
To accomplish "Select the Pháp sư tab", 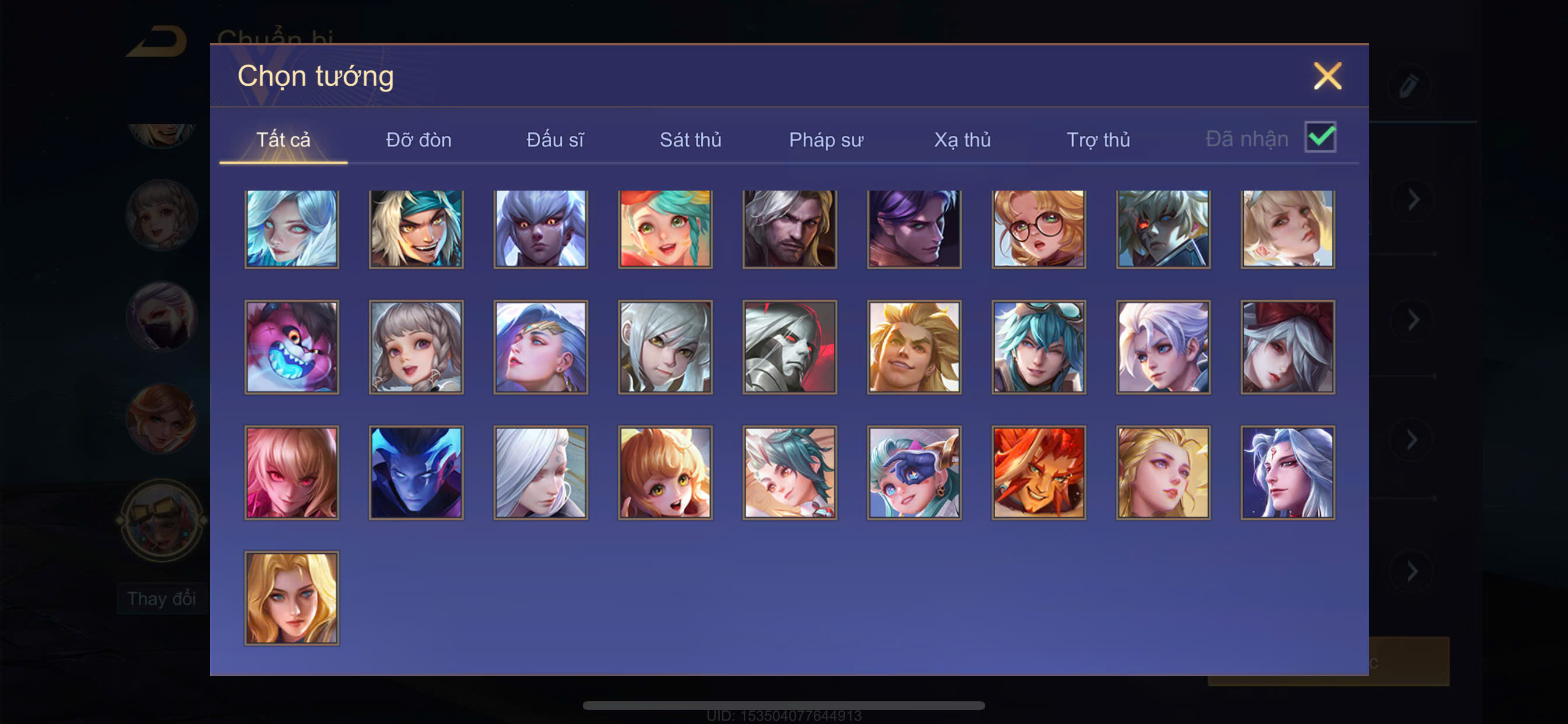I will click(x=826, y=140).
